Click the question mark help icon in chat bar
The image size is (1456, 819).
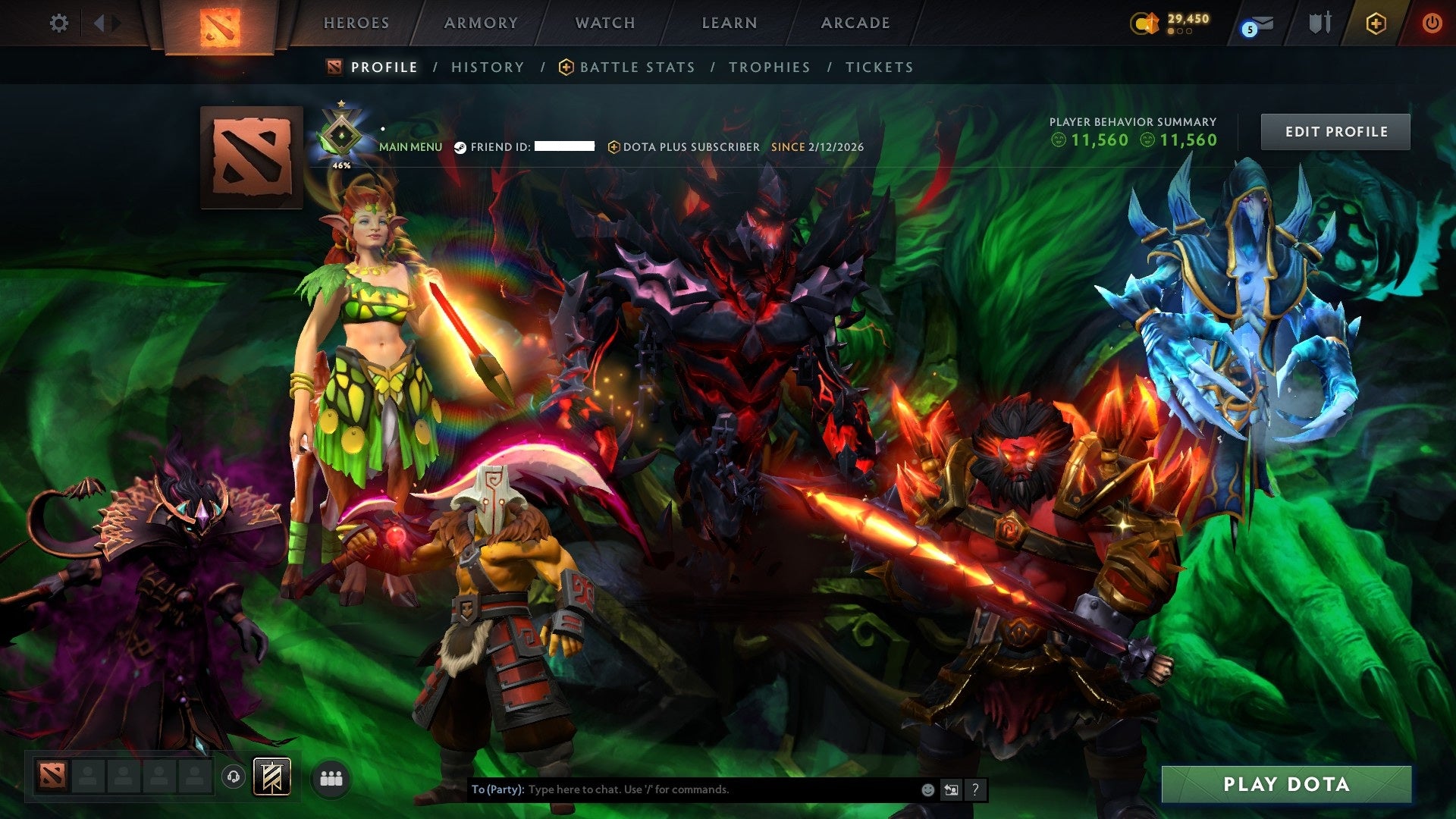[x=974, y=789]
